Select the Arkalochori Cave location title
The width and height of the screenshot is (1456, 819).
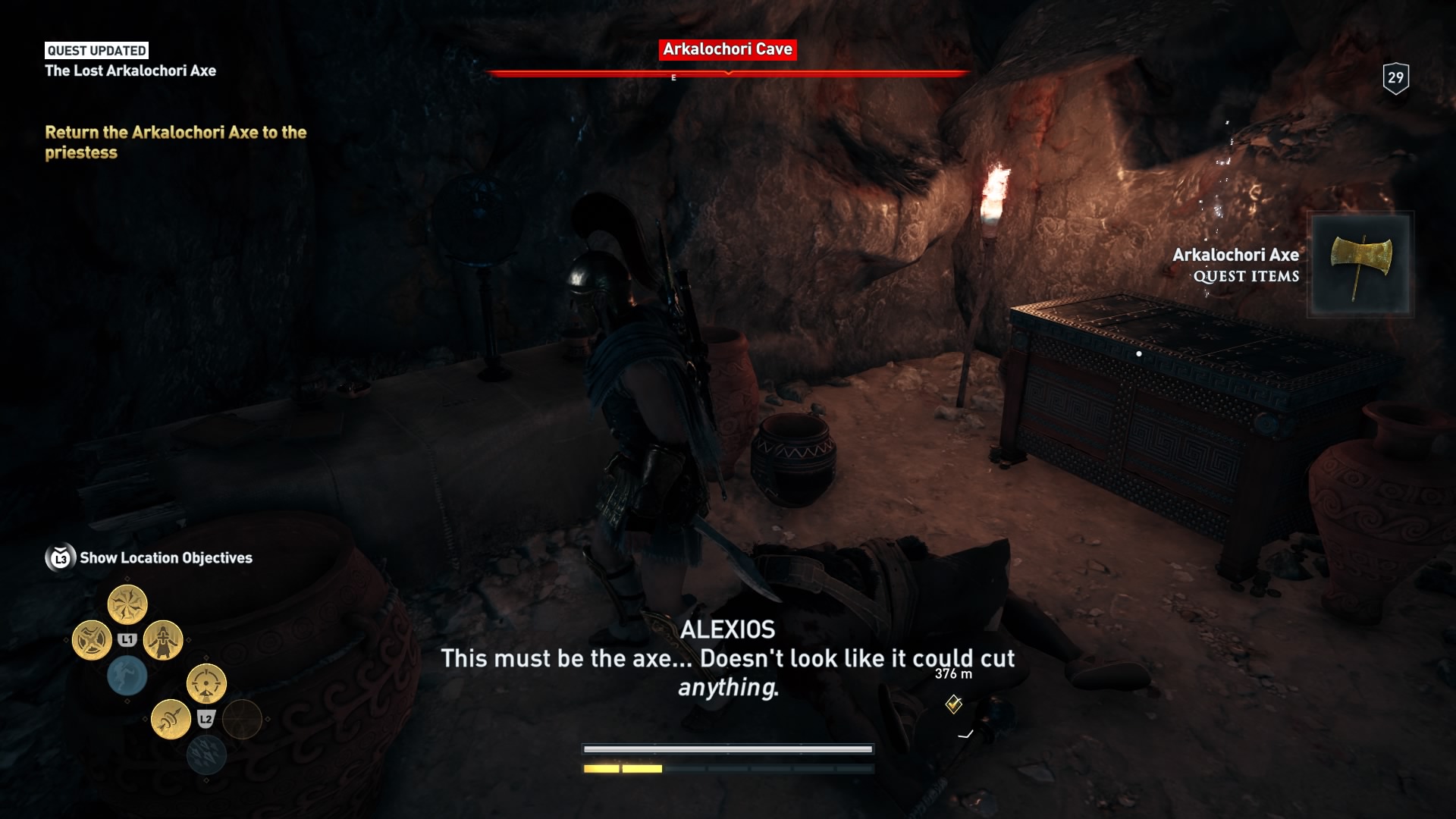(x=727, y=50)
